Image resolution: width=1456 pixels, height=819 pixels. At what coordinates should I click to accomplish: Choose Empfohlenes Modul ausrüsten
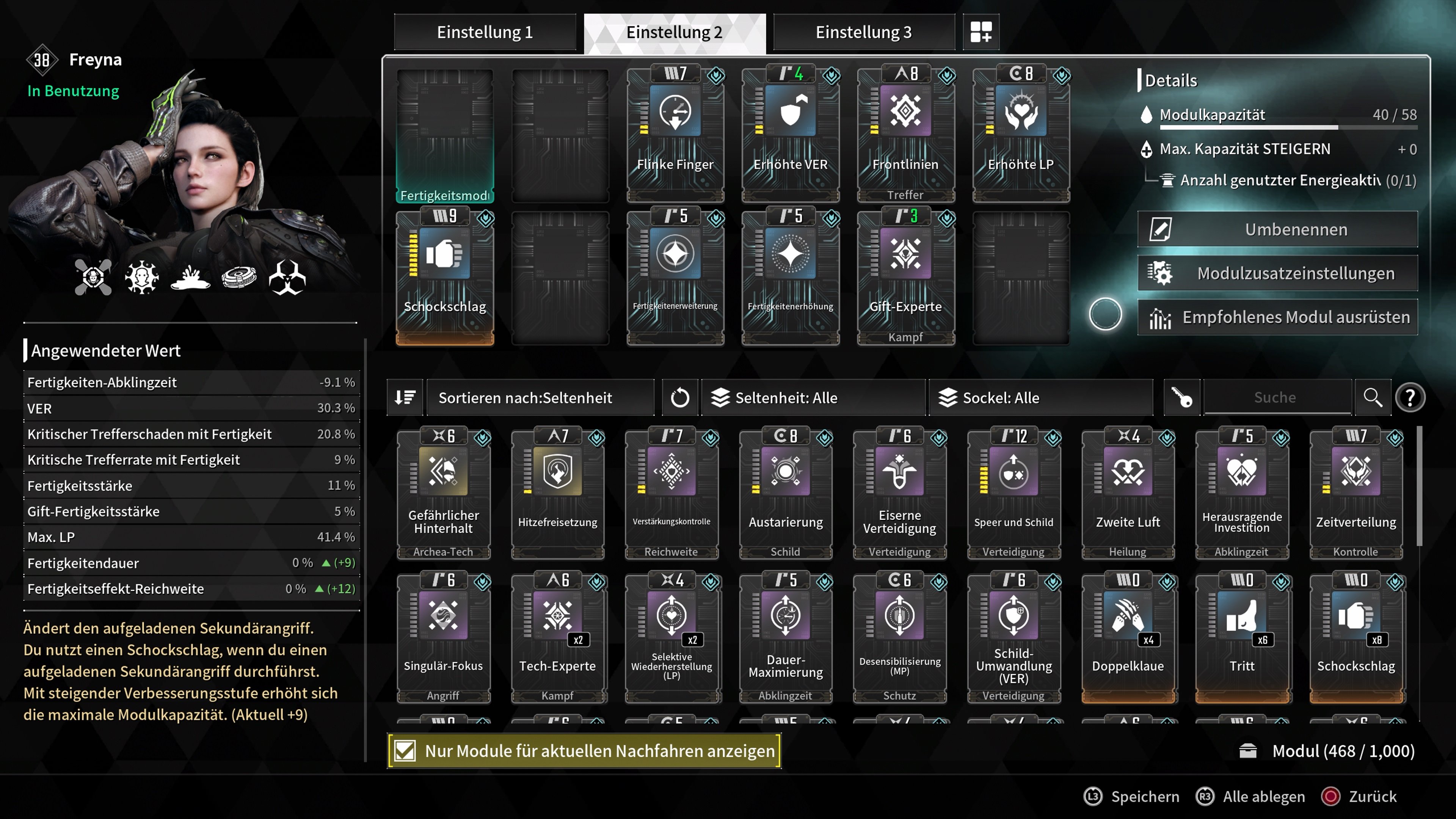[x=1277, y=317]
